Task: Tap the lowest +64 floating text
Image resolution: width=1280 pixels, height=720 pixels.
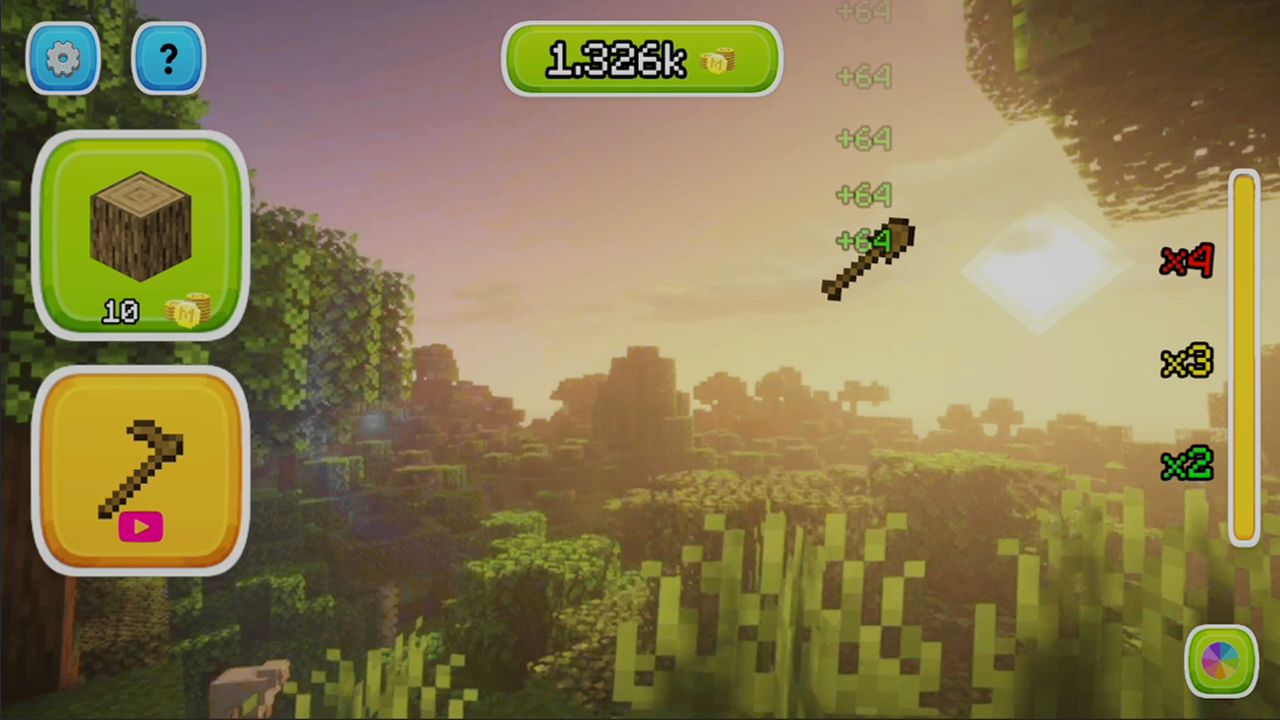Action: 860,242
